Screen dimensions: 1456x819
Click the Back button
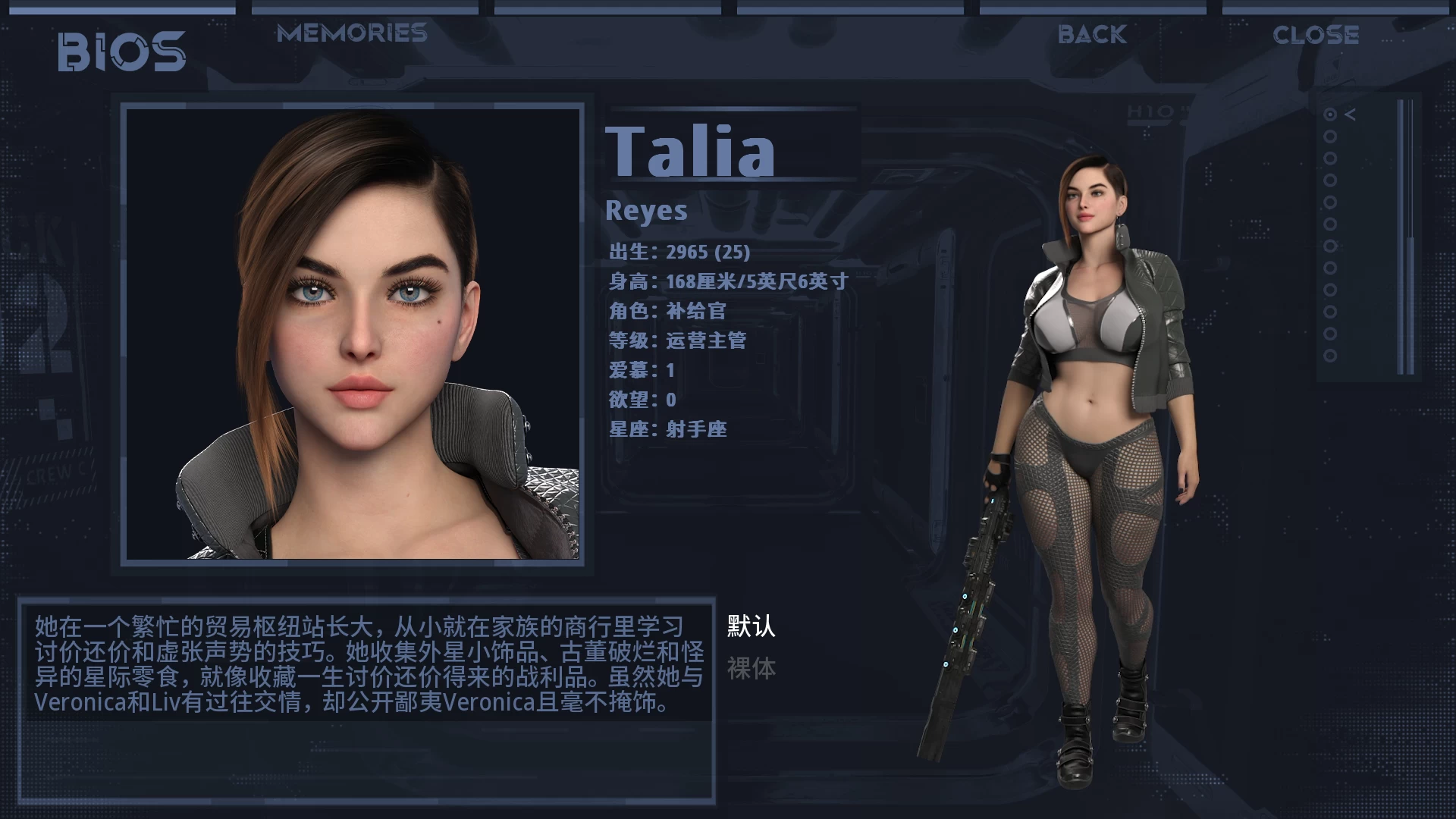[1092, 34]
